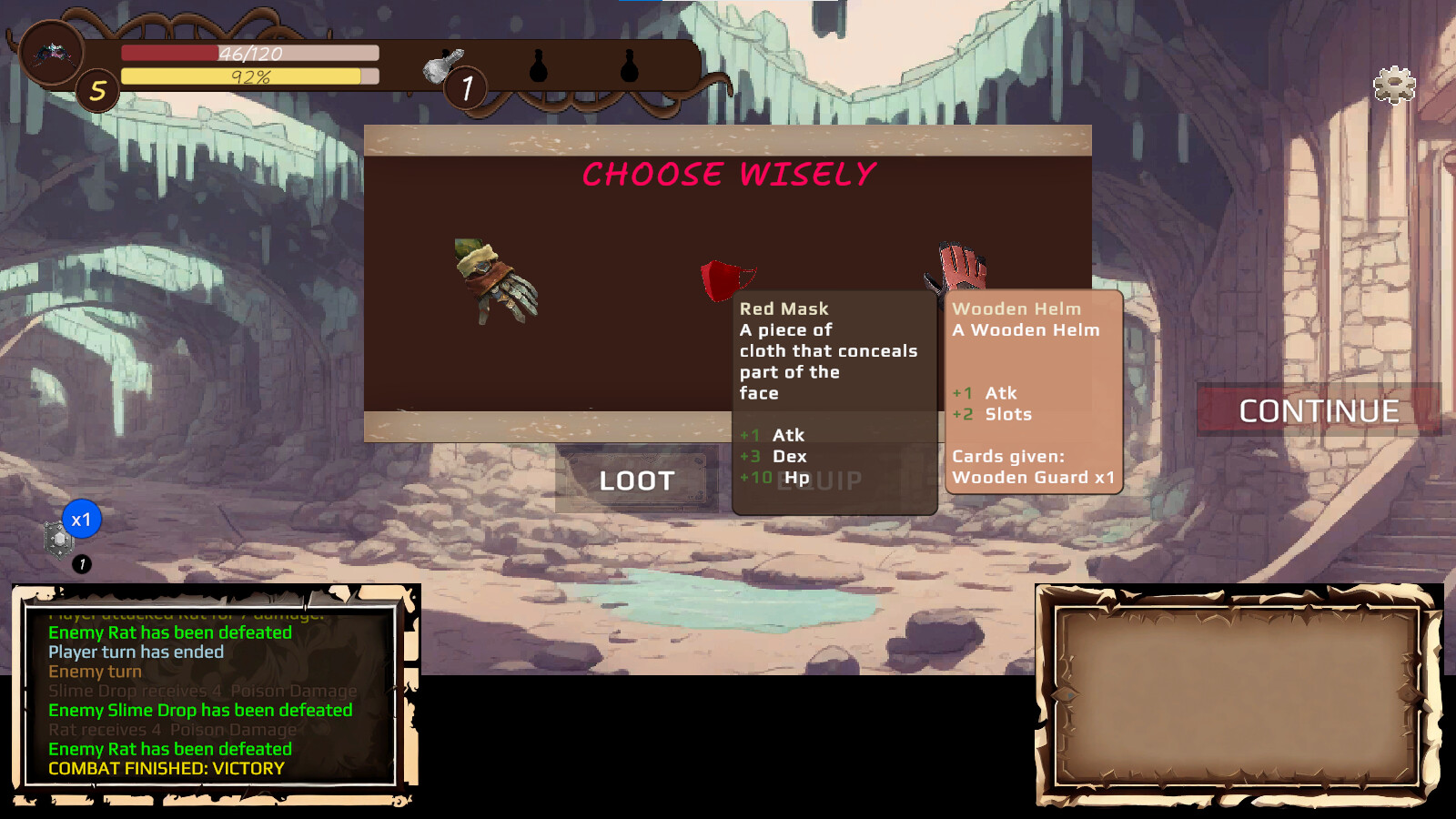Click the settings gear icon
The width and height of the screenshot is (1456, 819).
[x=1392, y=84]
